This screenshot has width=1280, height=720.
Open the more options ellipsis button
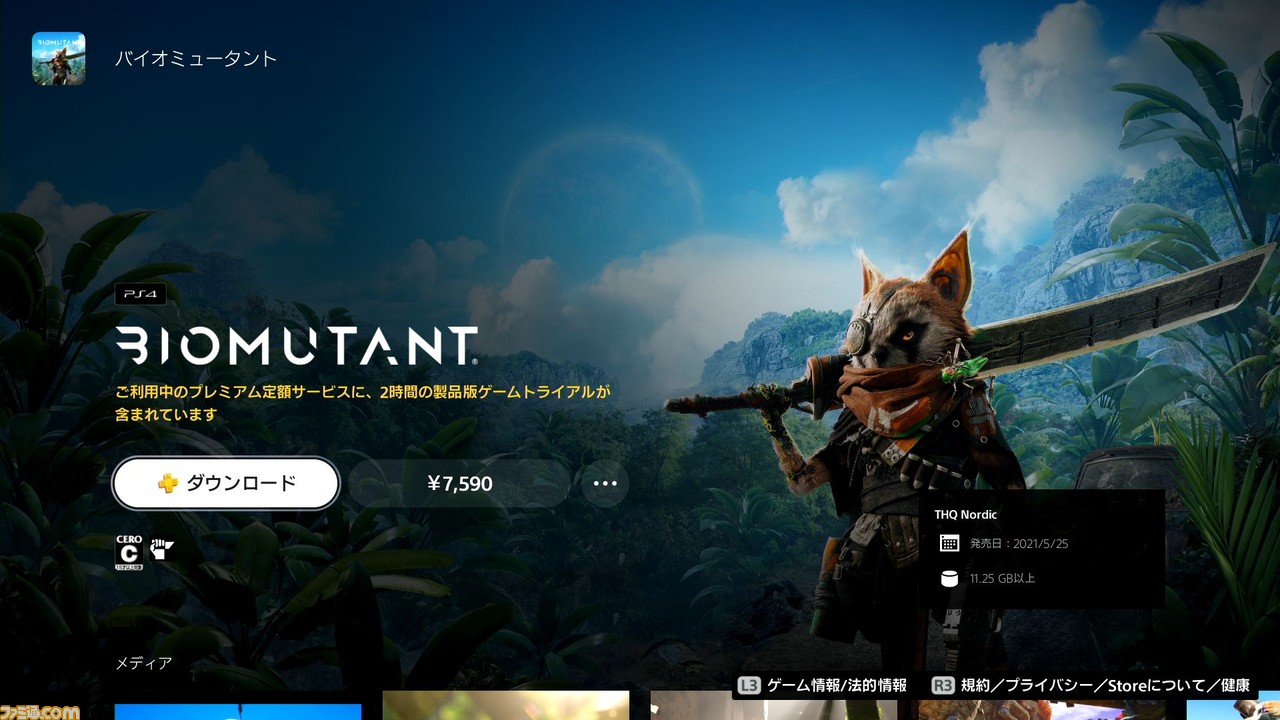[x=605, y=483]
